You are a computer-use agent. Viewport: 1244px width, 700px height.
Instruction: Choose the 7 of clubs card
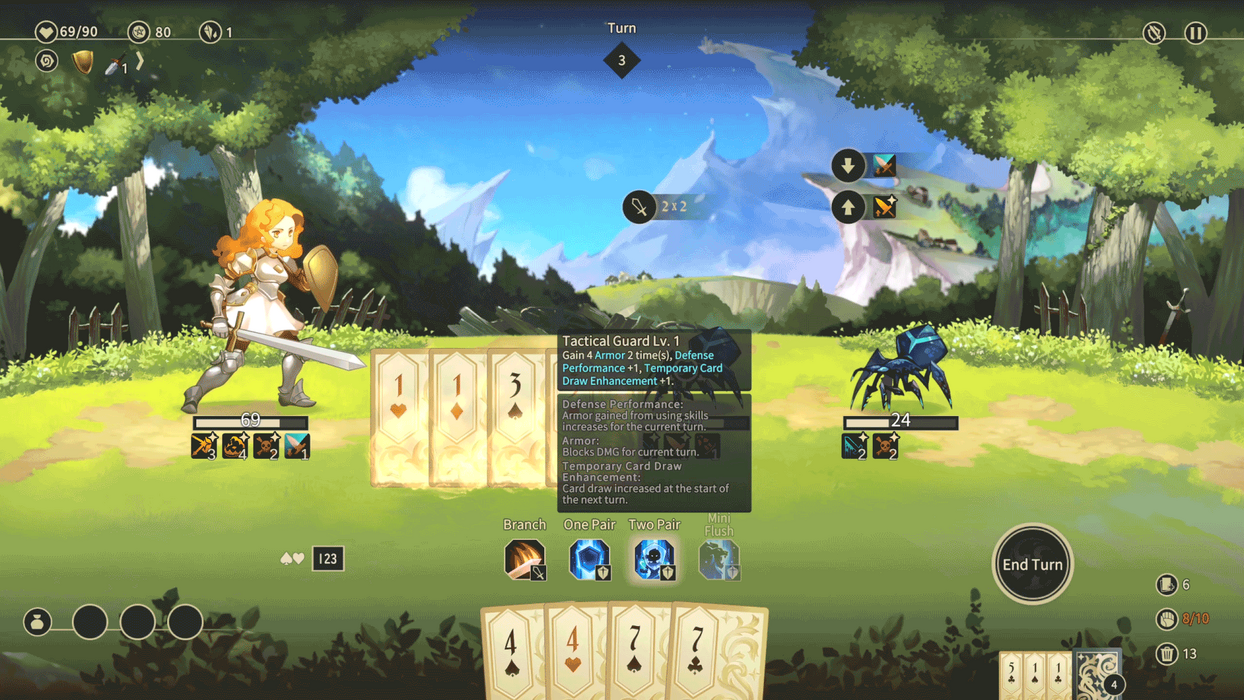click(700, 654)
